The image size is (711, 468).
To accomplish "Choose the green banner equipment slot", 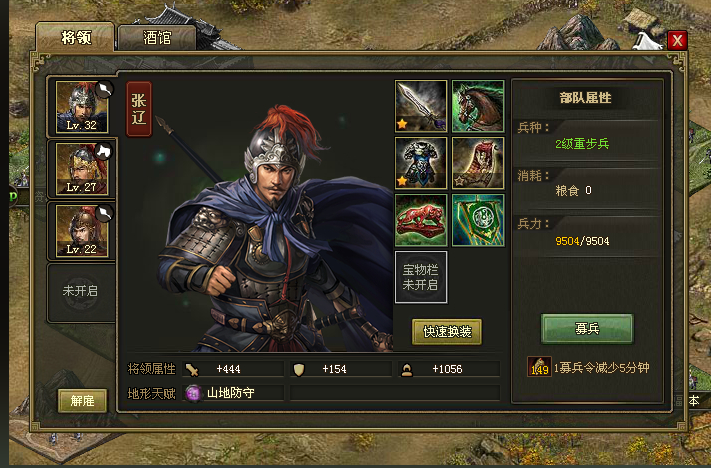I will tap(478, 220).
